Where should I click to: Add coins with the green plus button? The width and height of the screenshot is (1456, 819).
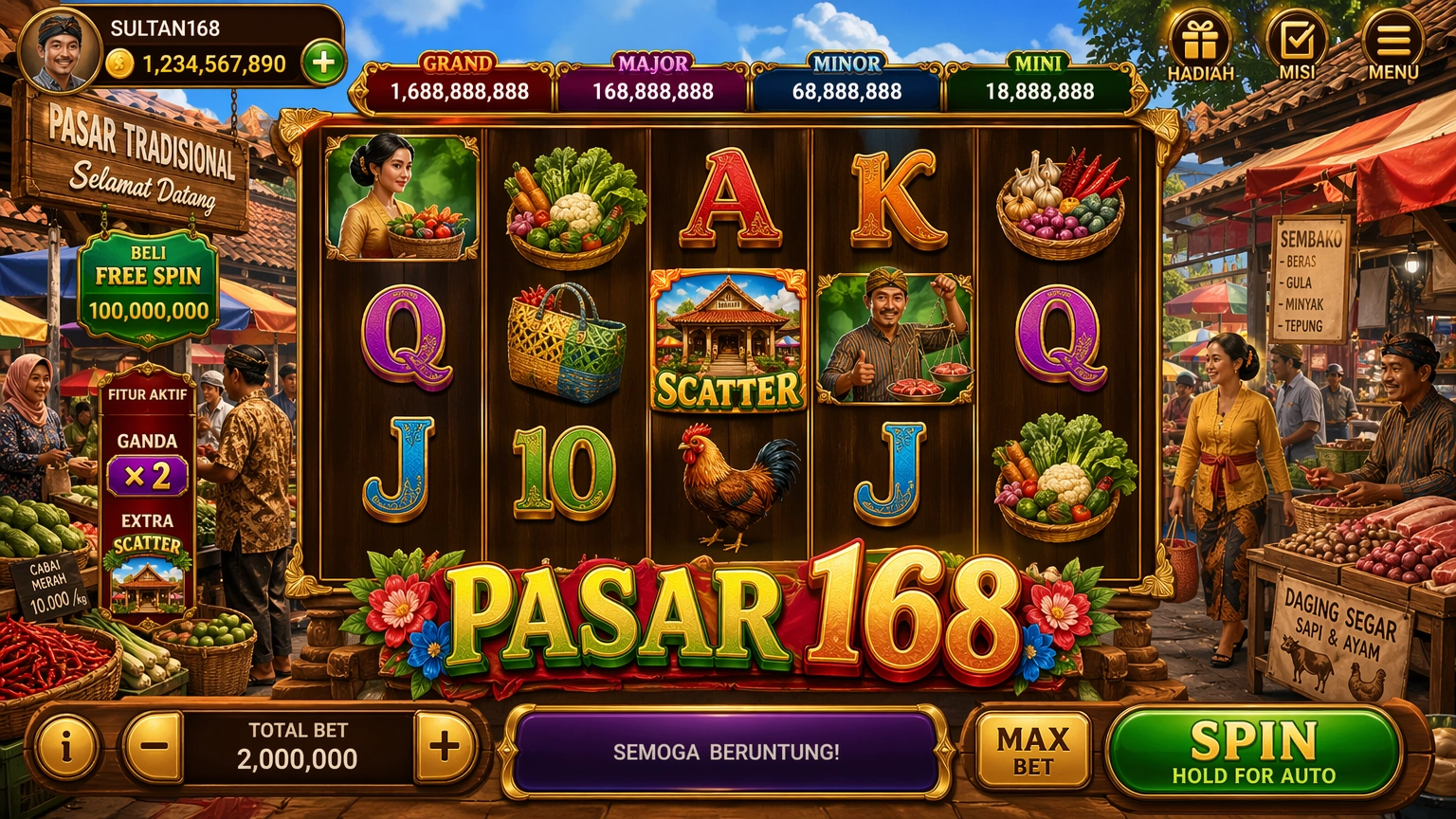click(x=323, y=64)
